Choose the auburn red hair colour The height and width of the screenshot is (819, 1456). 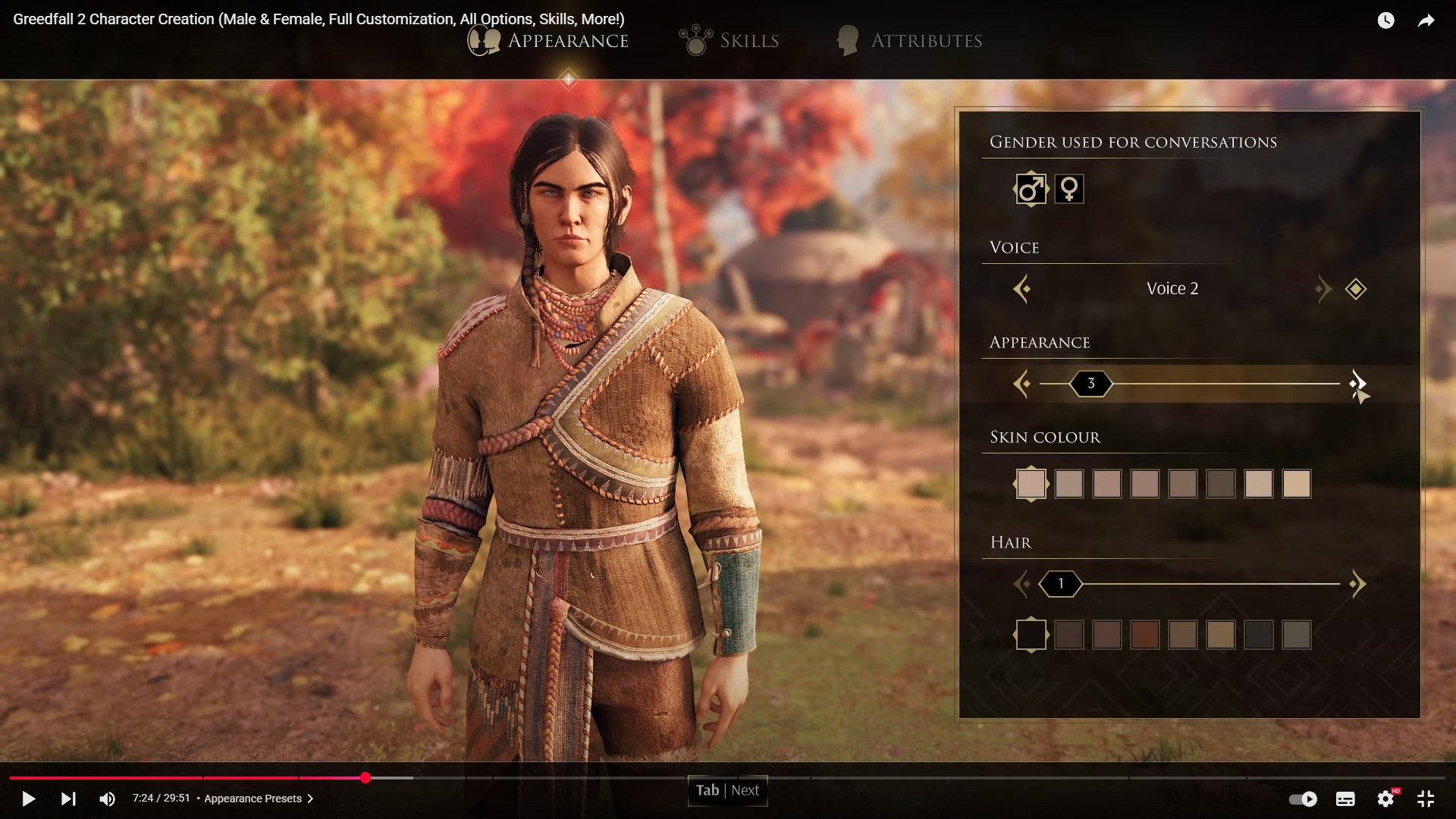click(x=1145, y=635)
